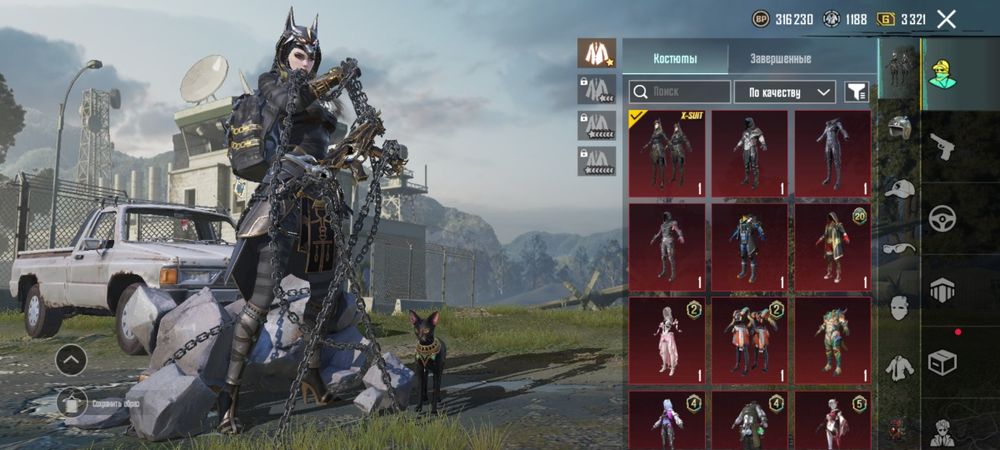Close the inventory screen with the X
The height and width of the screenshot is (450, 1000).
click(x=946, y=18)
